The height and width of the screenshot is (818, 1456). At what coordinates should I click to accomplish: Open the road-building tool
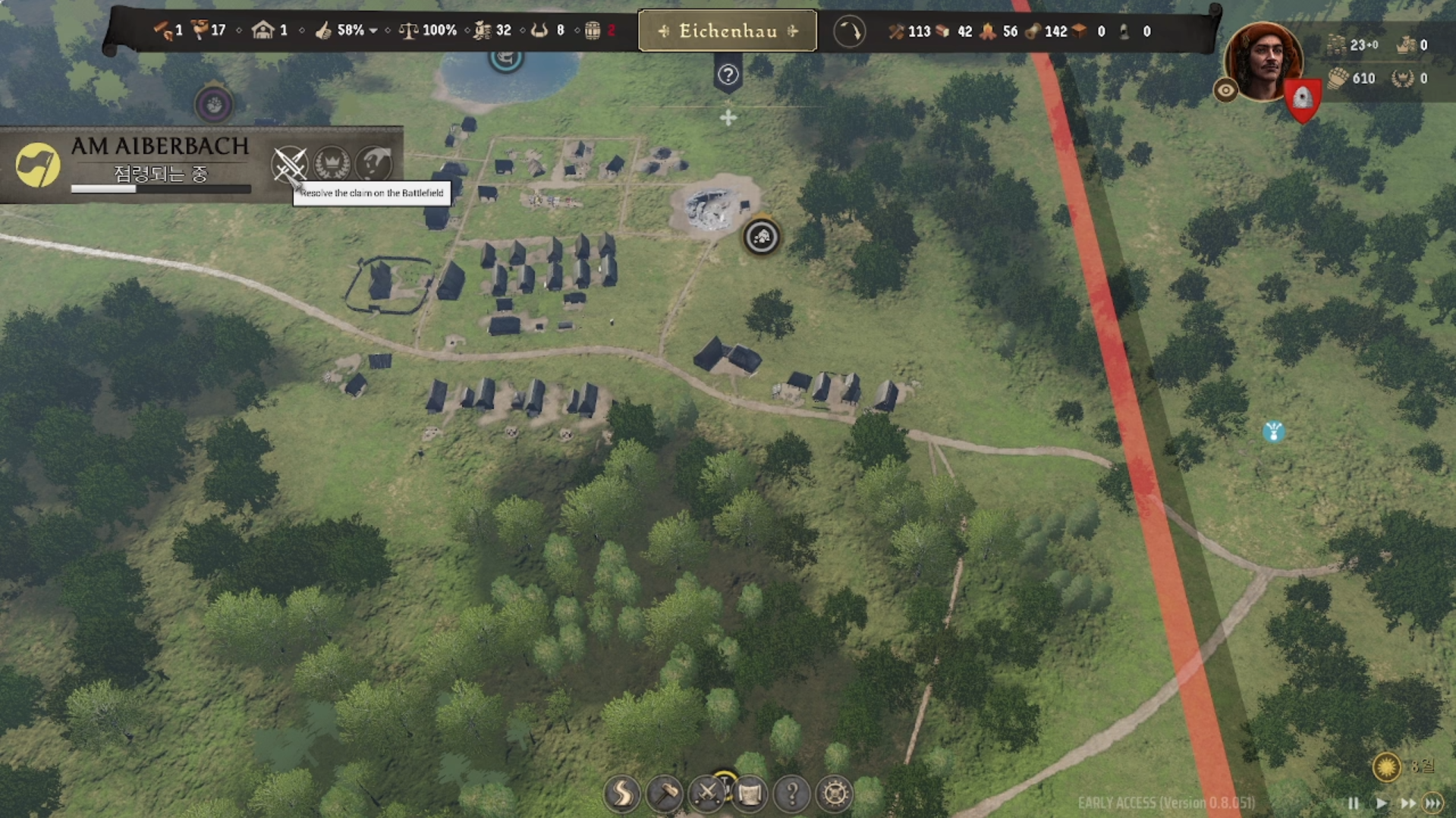pyautogui.click(x=621, y=794)
